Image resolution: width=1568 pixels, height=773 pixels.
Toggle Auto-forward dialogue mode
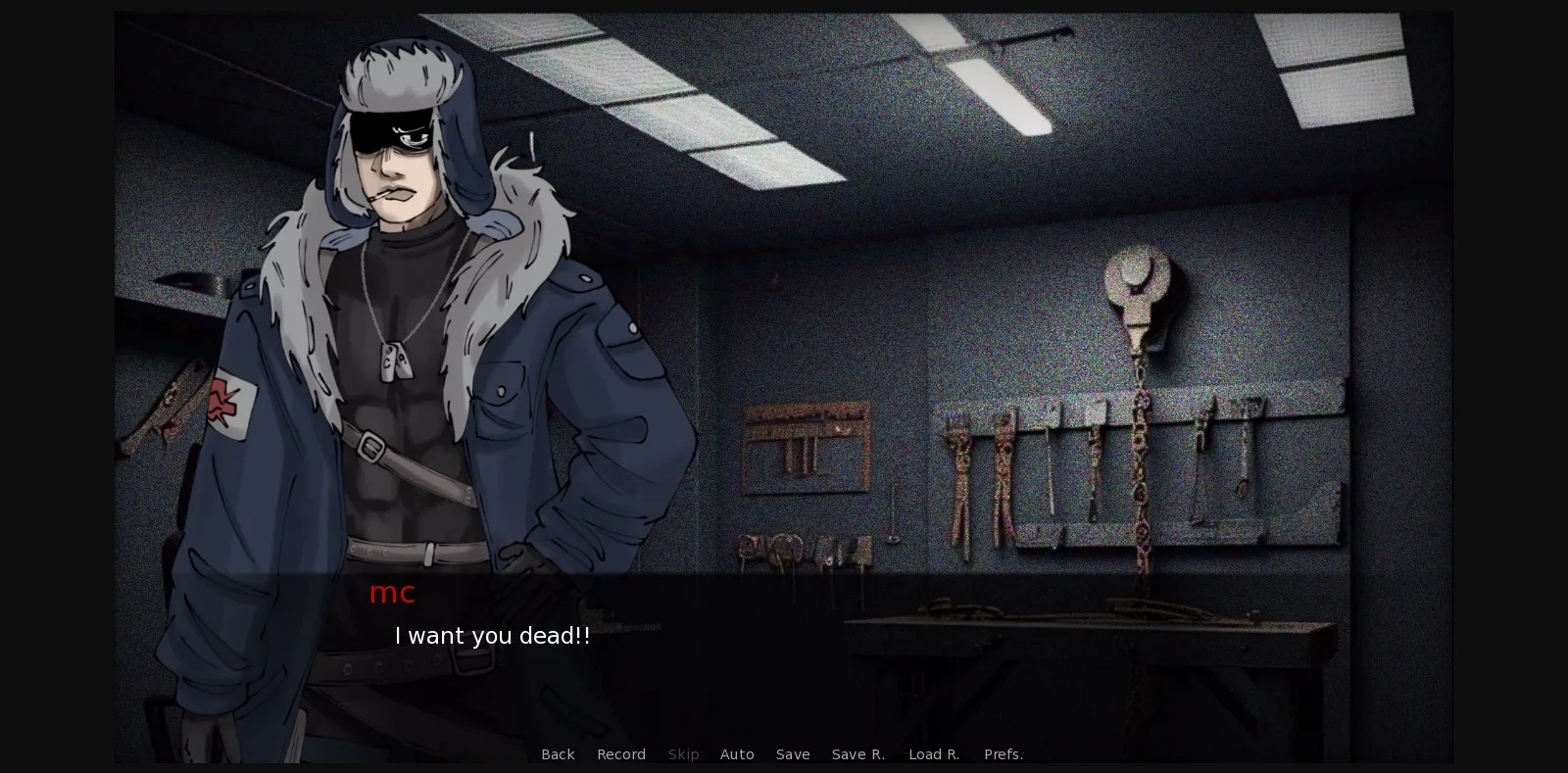point(737,754)
